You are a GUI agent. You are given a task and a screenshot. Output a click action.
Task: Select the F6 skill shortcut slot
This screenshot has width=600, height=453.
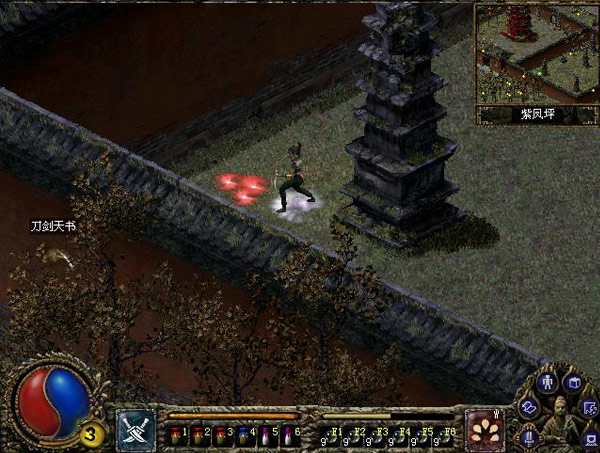point(445,435)
